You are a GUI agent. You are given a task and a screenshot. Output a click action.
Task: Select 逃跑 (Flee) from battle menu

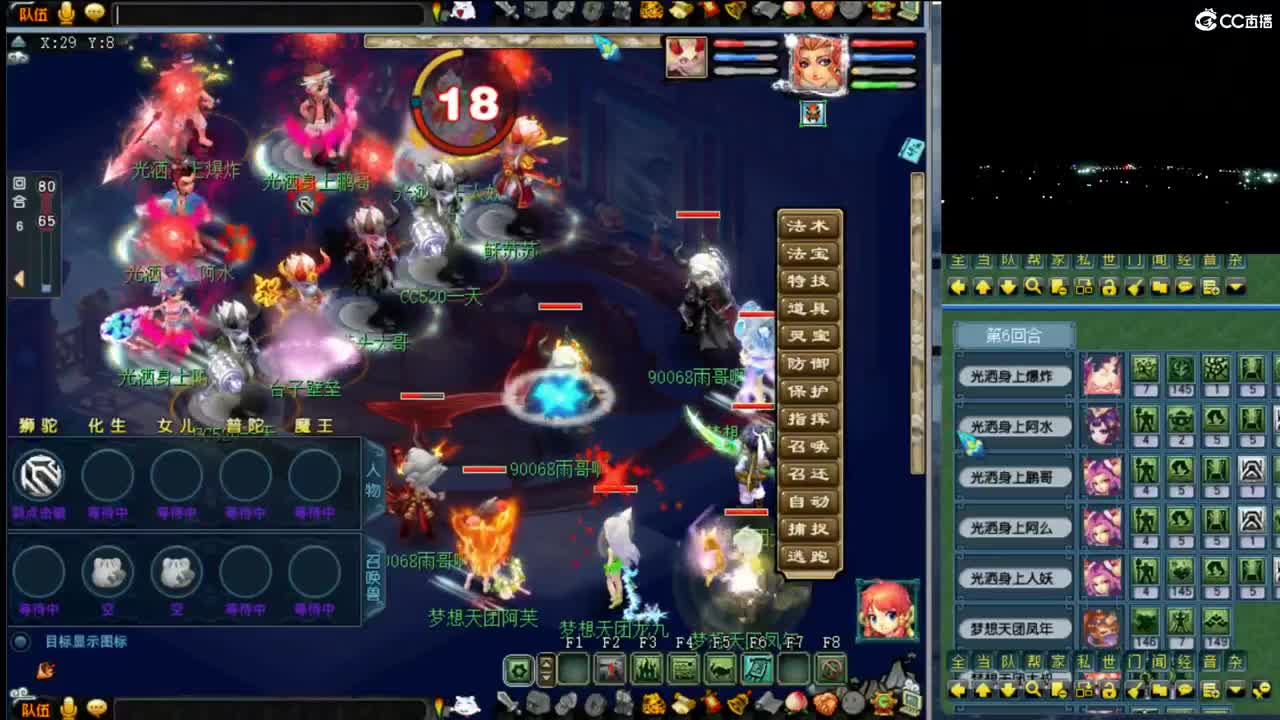click(810, 556)
